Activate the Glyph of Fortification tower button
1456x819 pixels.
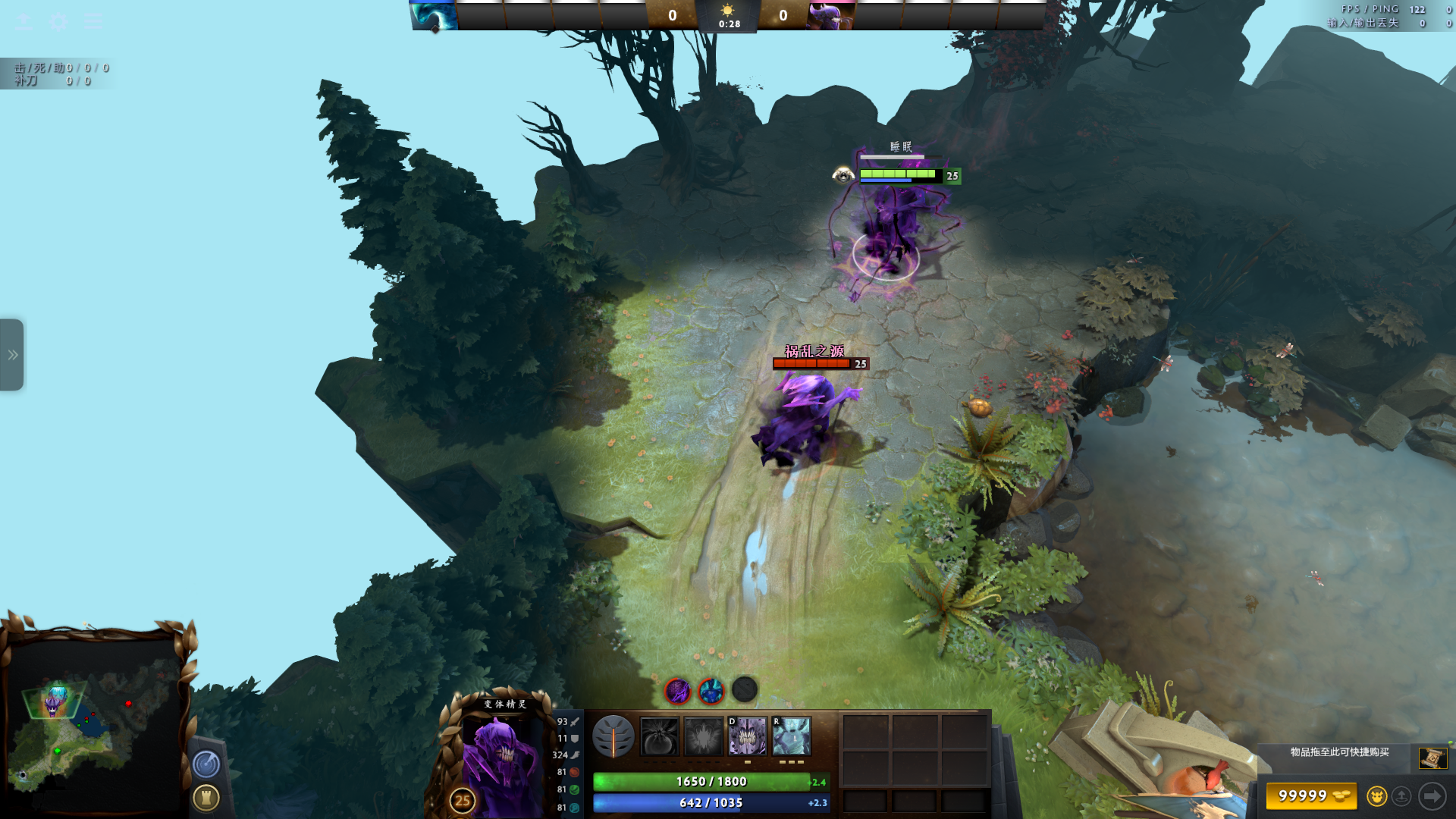click(206, 798)
